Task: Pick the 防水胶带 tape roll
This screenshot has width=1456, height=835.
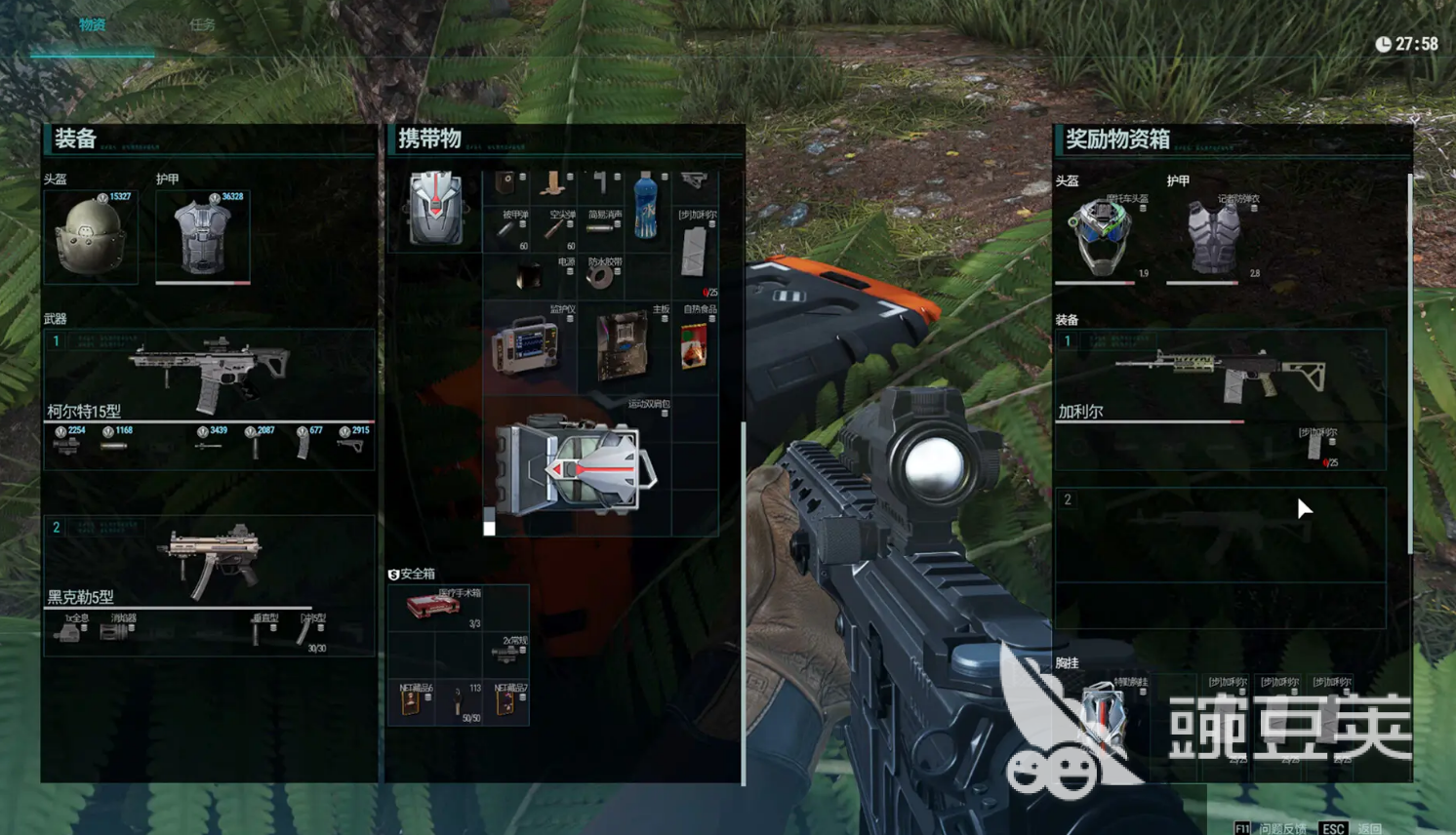Action: [600, 276]
